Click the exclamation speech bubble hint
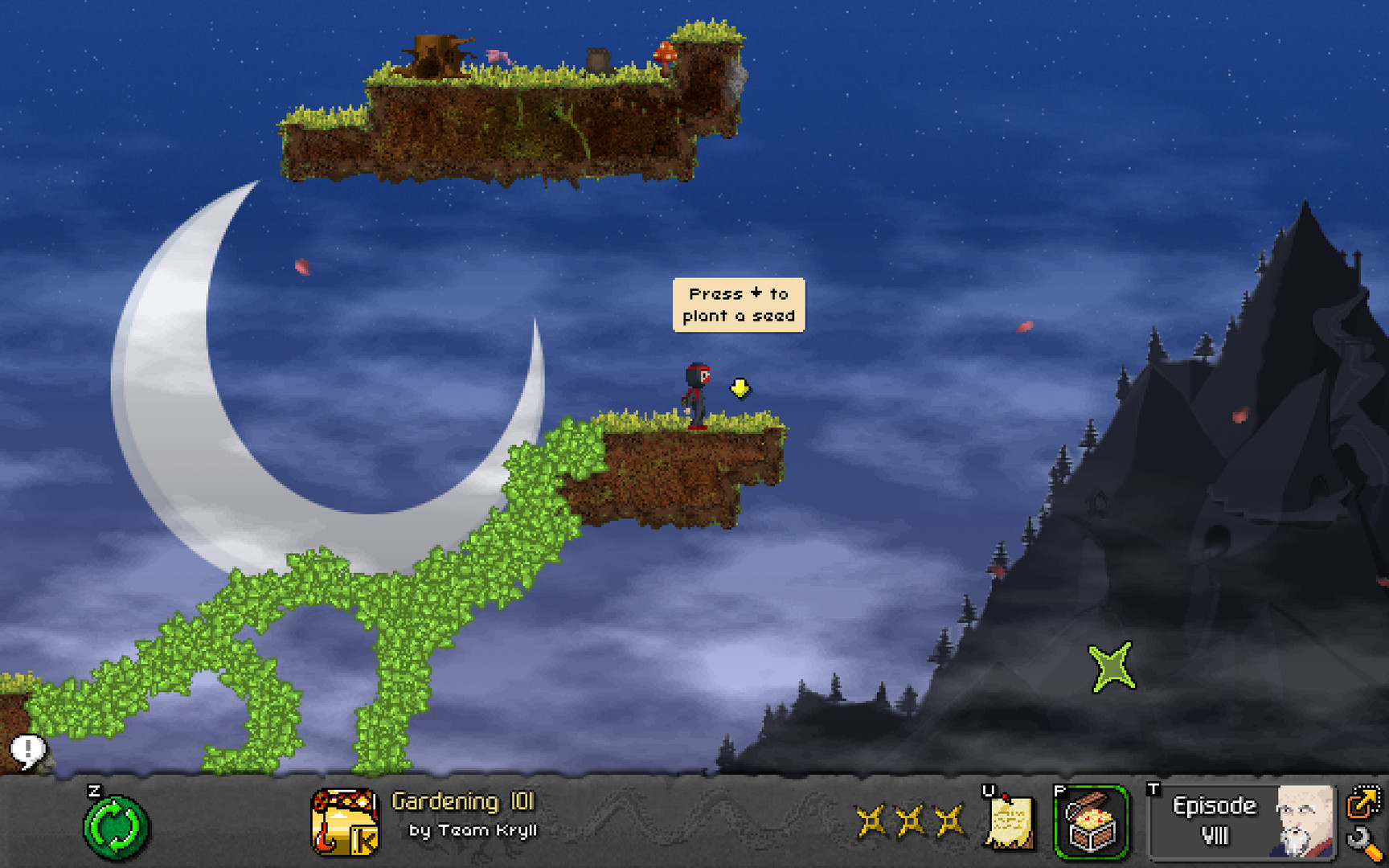Screen dimensions: 1389x868 coord(28,751)
